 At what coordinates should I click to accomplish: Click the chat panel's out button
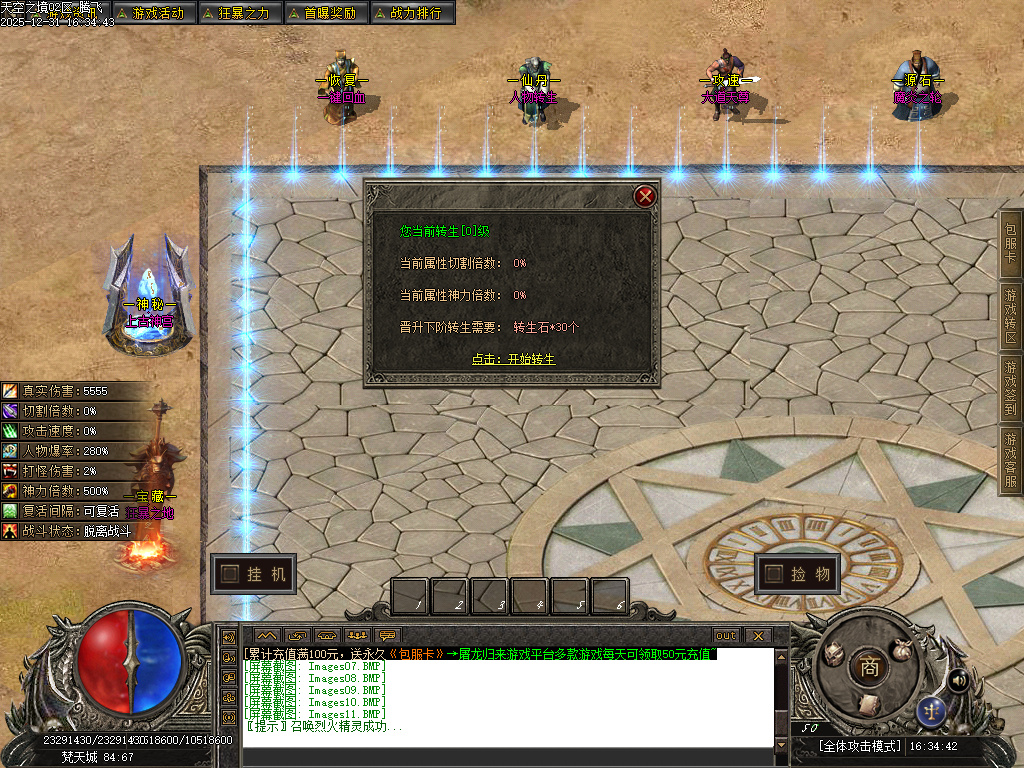[725, 635]
